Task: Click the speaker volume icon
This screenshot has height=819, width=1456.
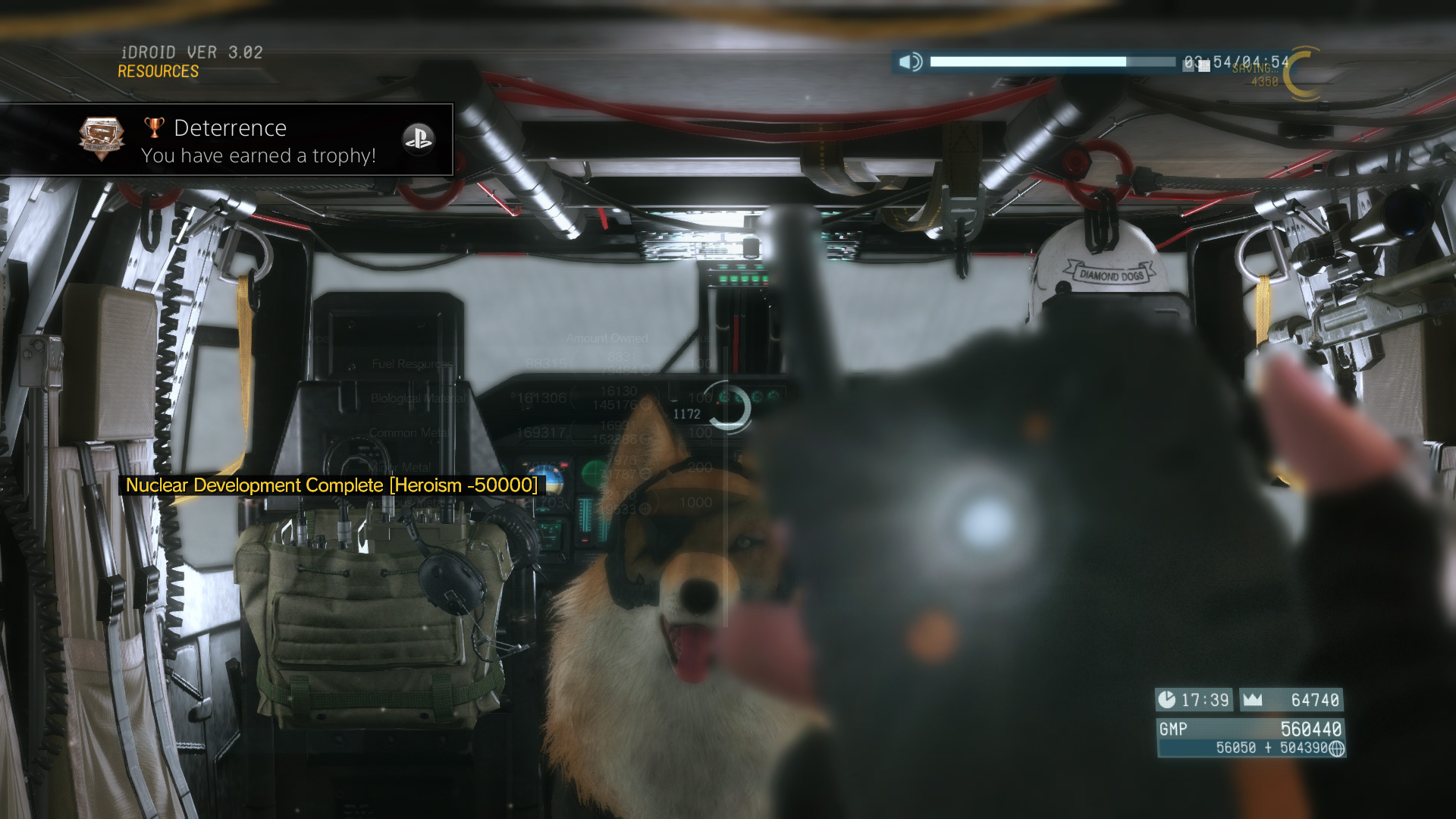Action: (x=910, y=61)
